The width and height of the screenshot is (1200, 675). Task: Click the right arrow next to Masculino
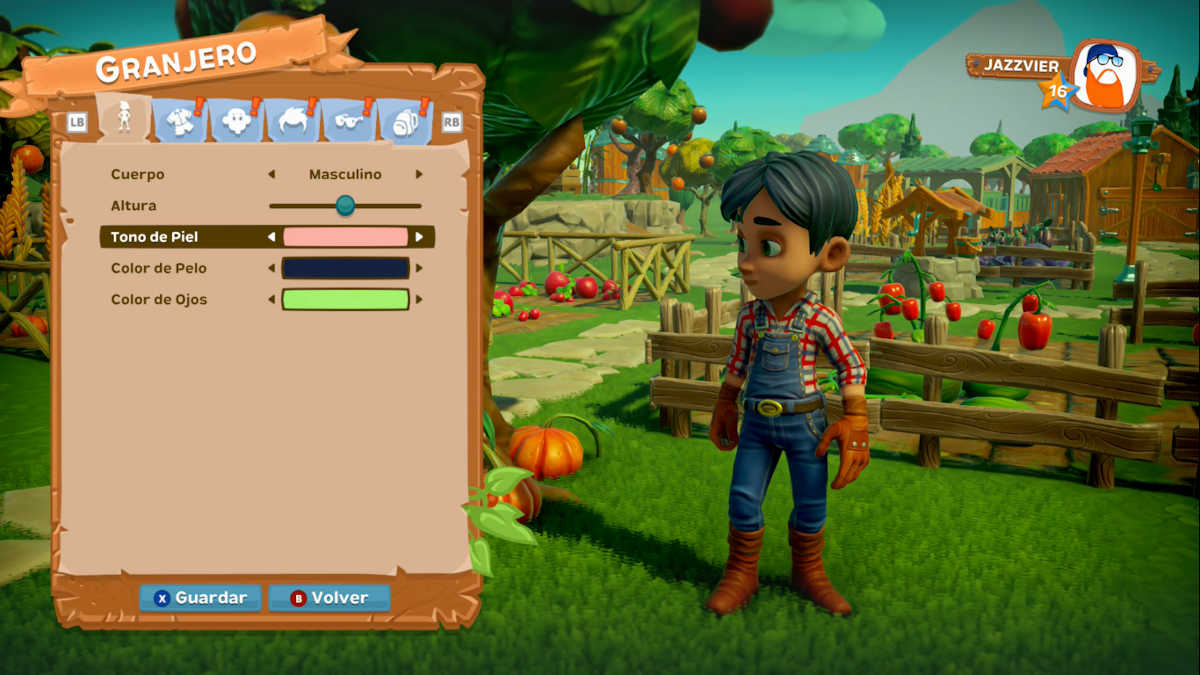pos(419,174)
